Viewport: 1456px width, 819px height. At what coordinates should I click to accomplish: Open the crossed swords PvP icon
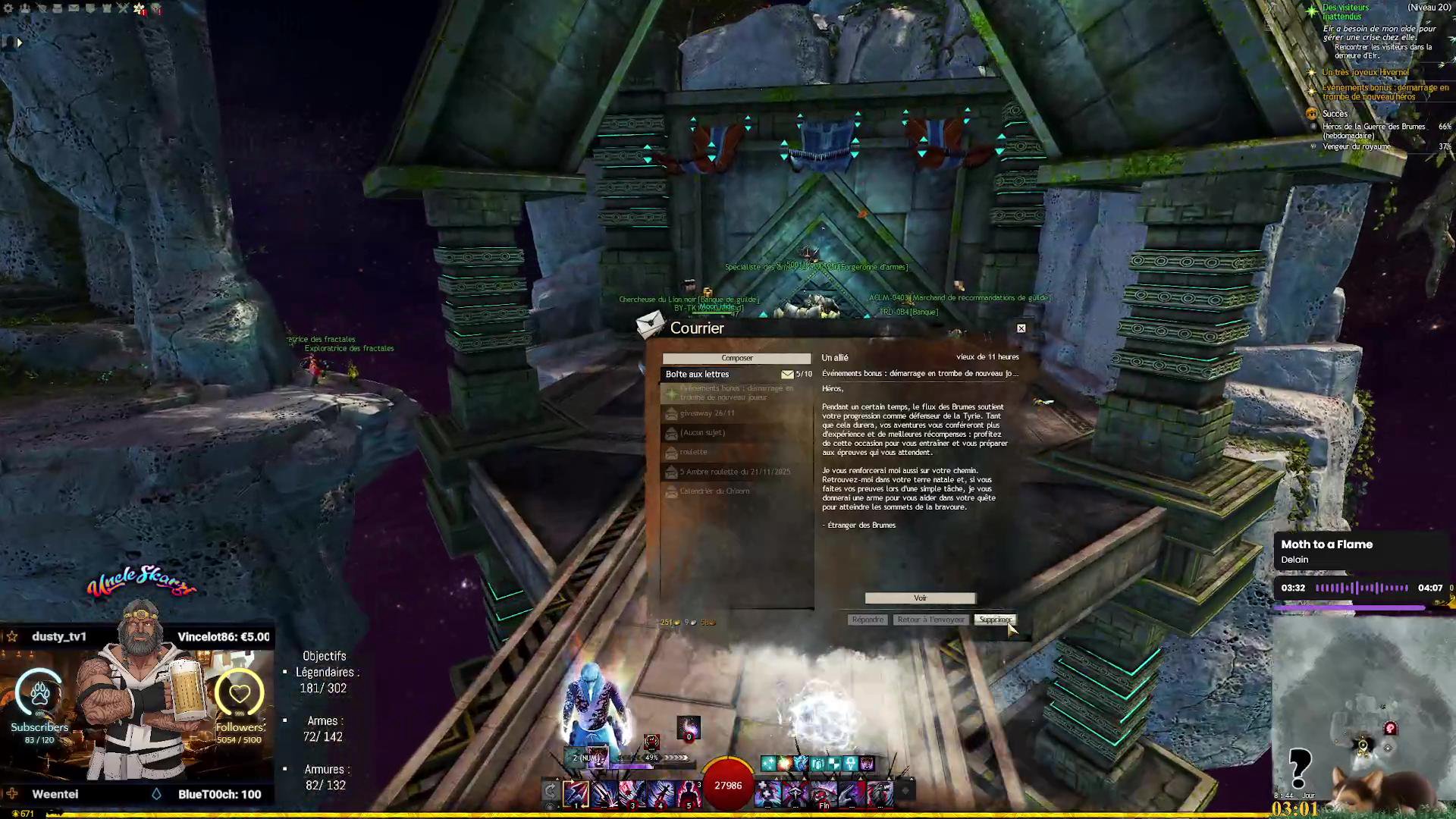tap(123, 8)
